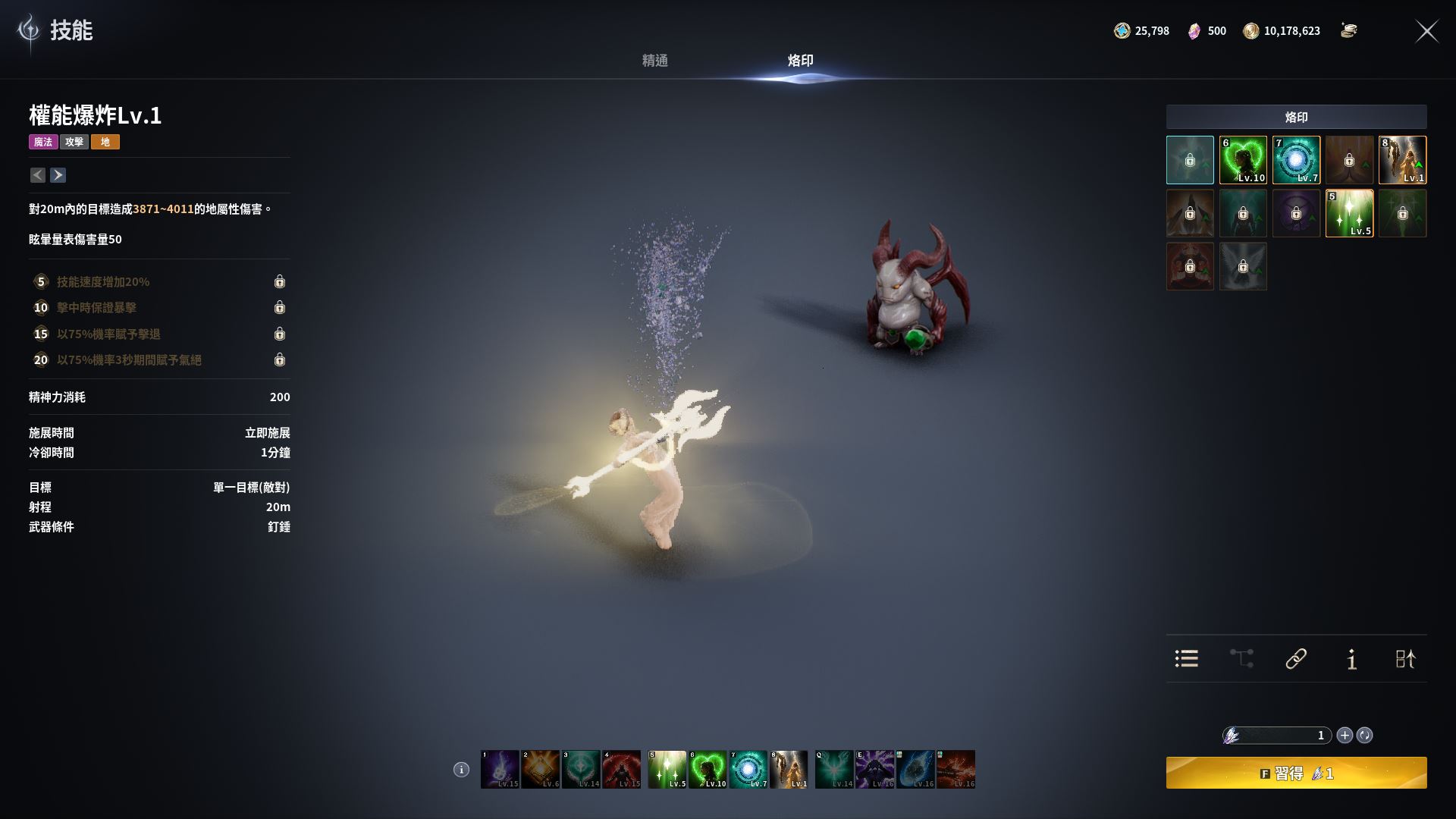Image resolution: width=1456 pixels, height=819 pixels.
Task: Click the squares with up-arrow icon
Action: coord(1405,658)
